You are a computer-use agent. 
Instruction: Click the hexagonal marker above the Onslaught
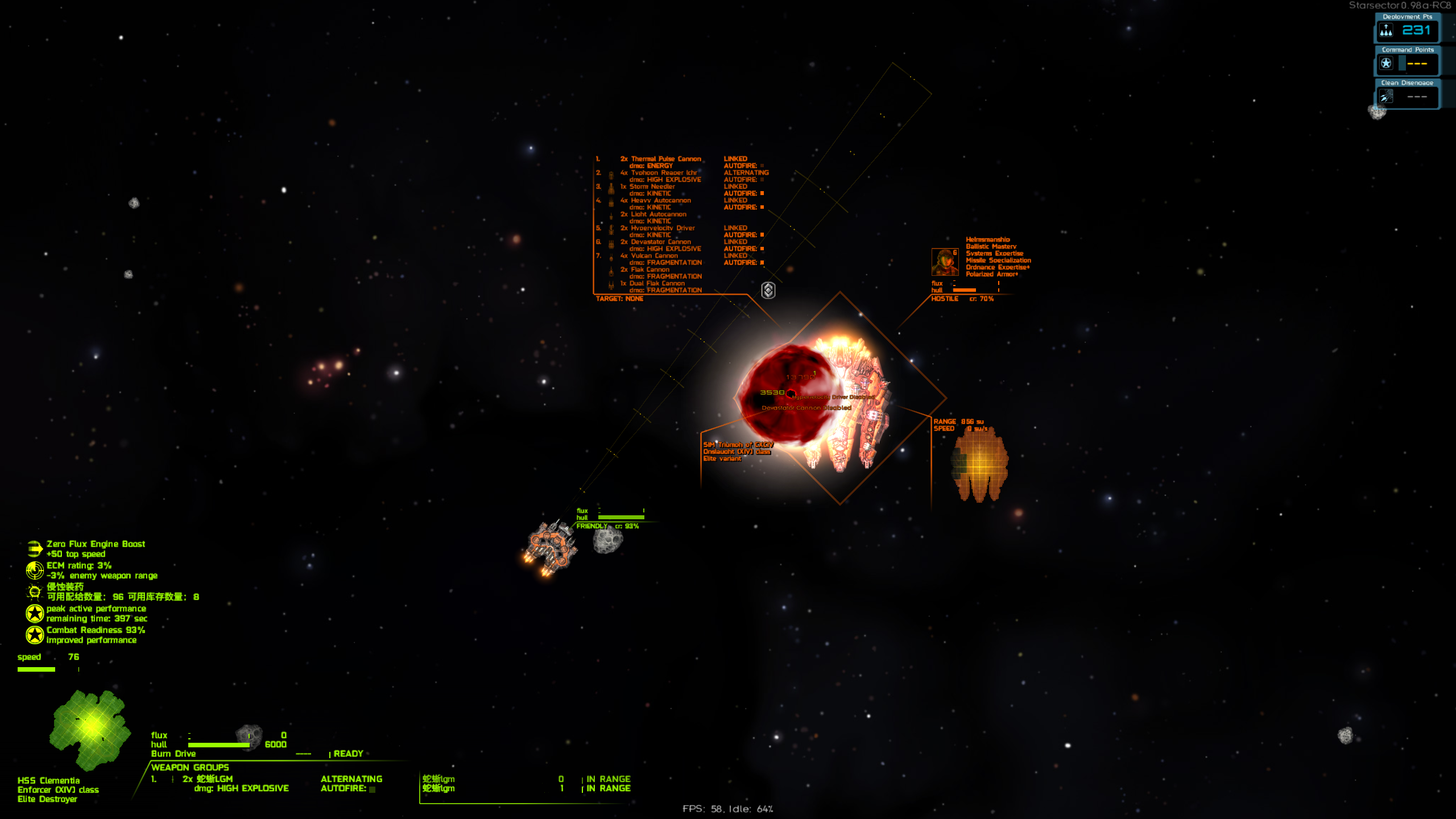click(x=768, y=291)
